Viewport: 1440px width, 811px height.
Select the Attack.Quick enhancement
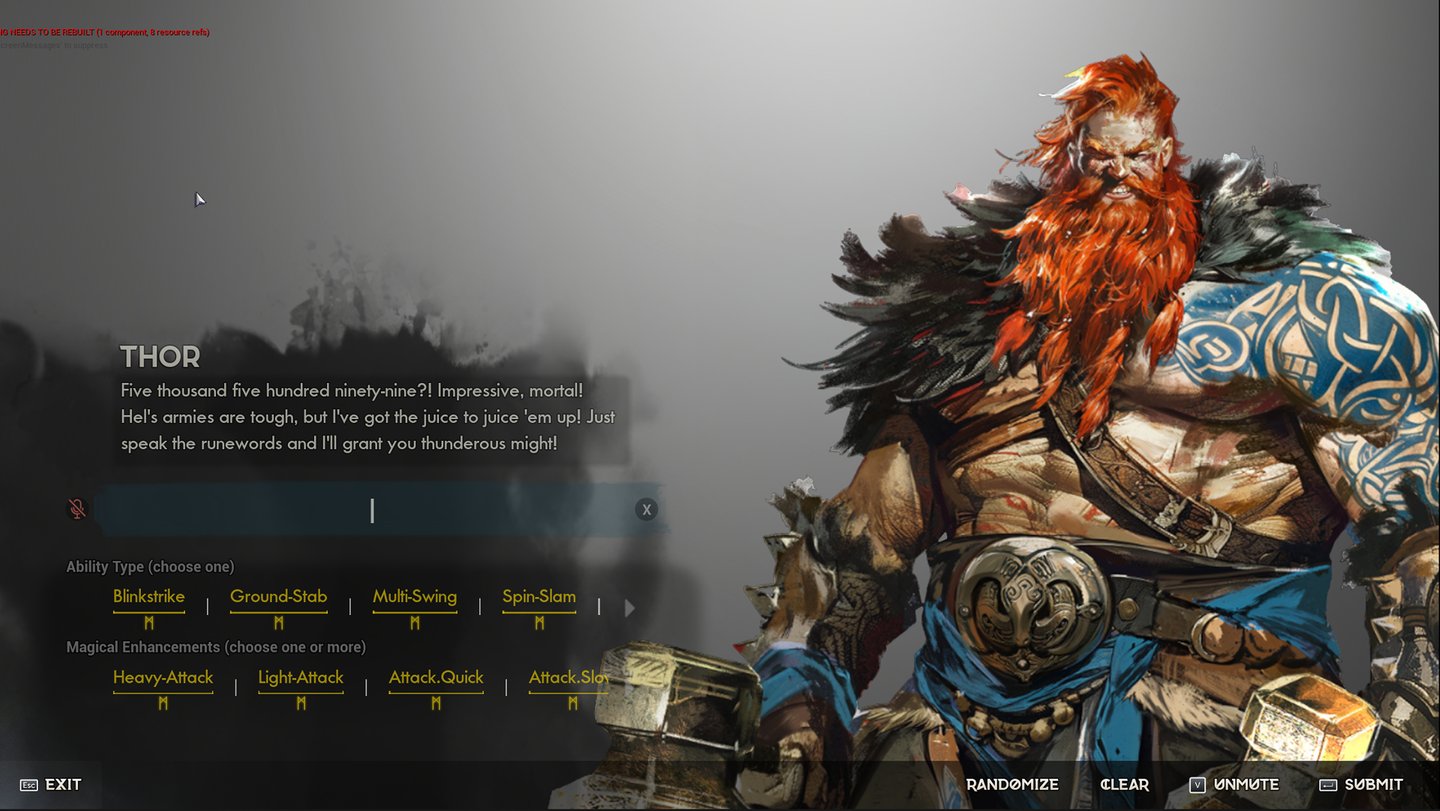tap(436, 678)
